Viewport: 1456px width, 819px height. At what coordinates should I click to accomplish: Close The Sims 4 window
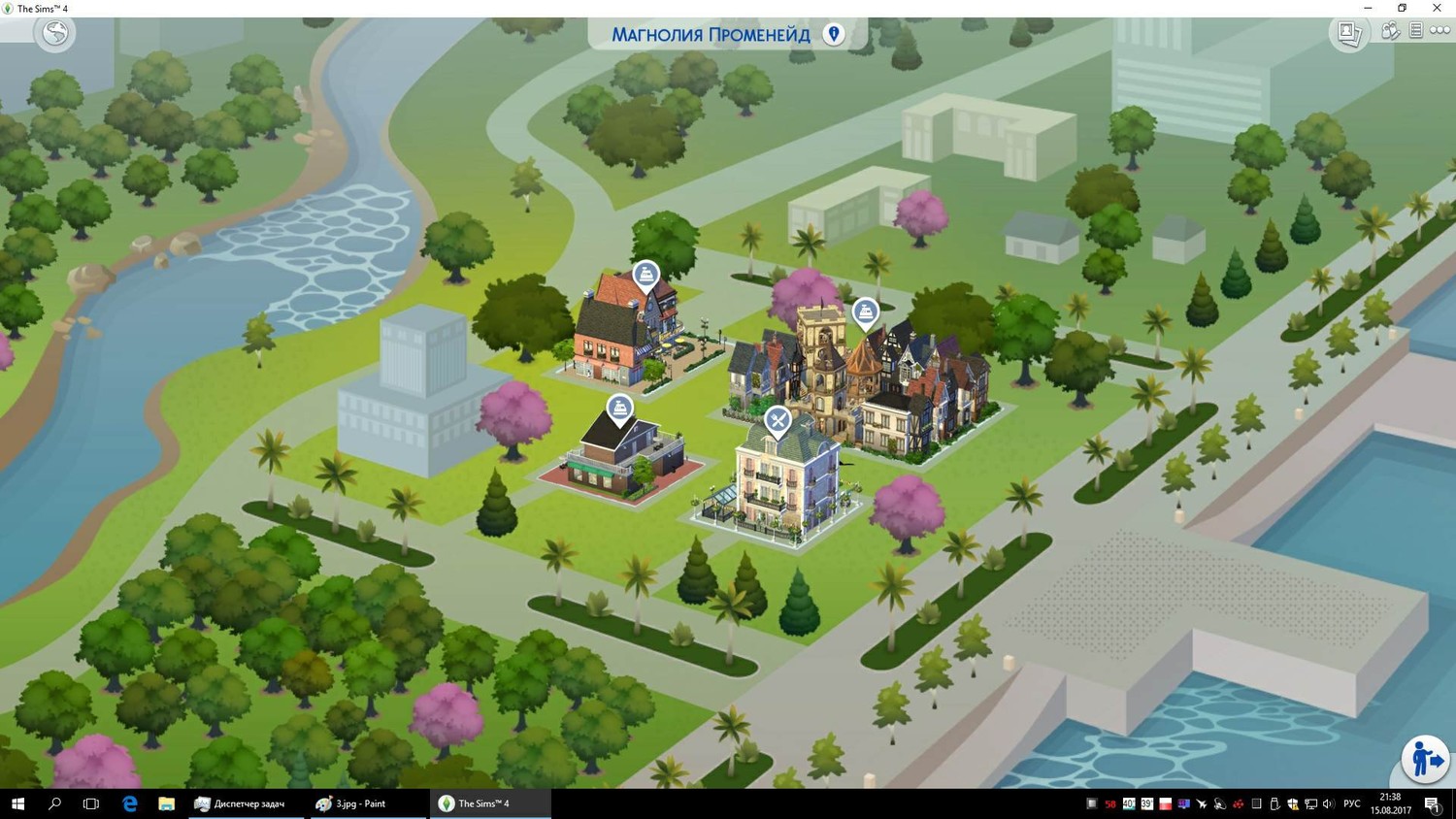[1437, 8]
